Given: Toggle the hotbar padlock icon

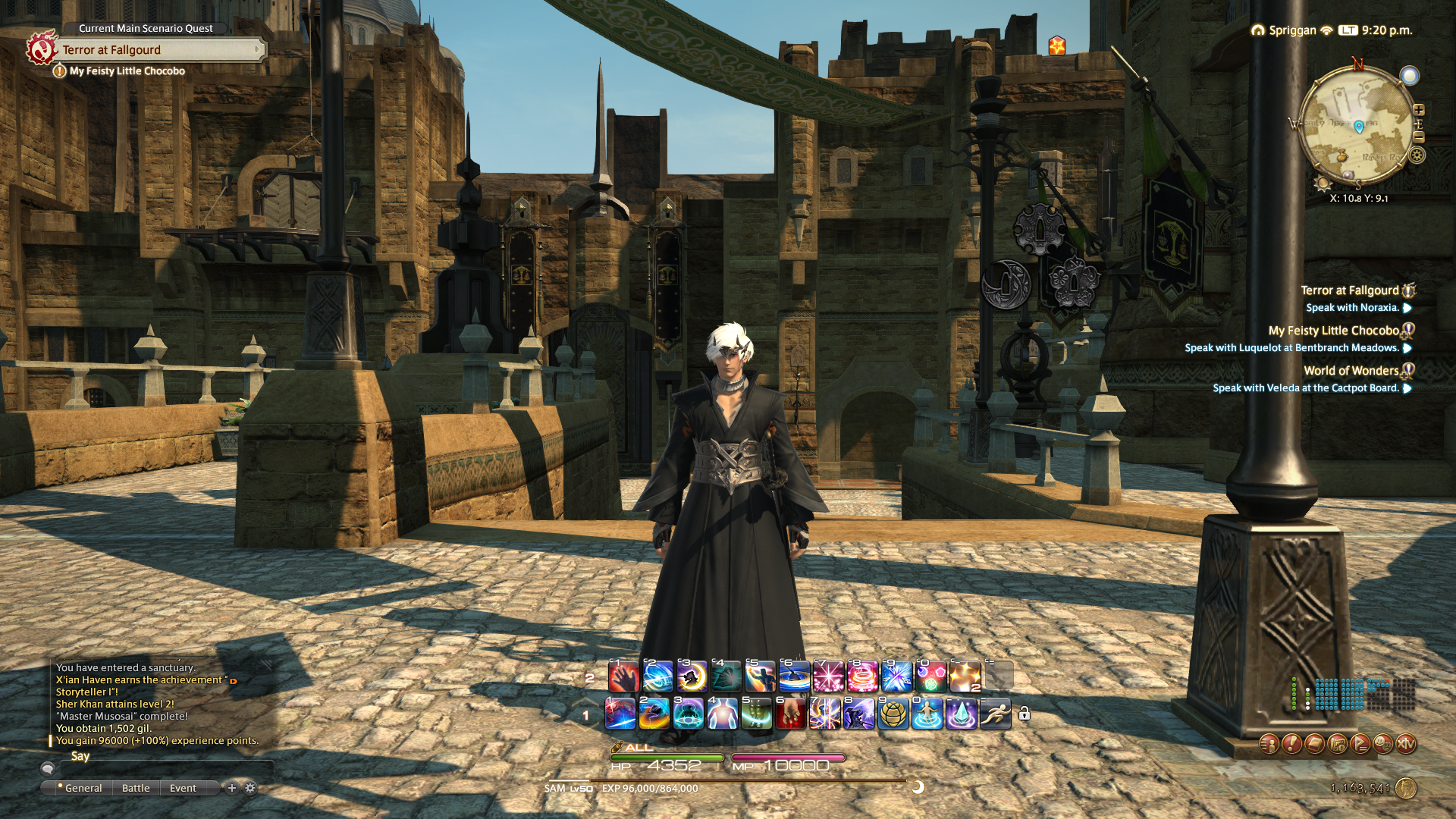Looking at the screenshot, I should (1024, 714).
